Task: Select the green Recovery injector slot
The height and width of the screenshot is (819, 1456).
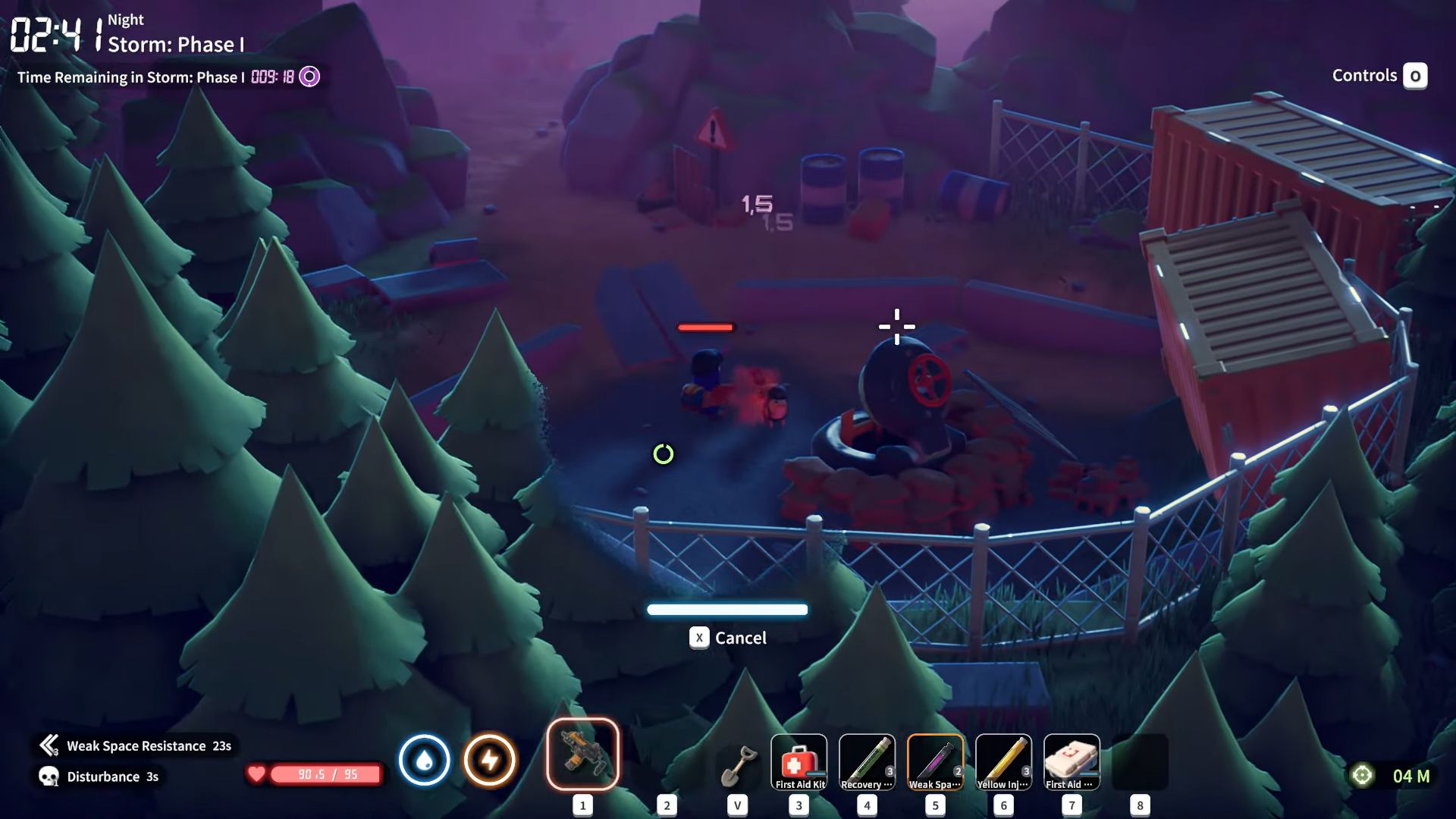Action: pos(867,762)
